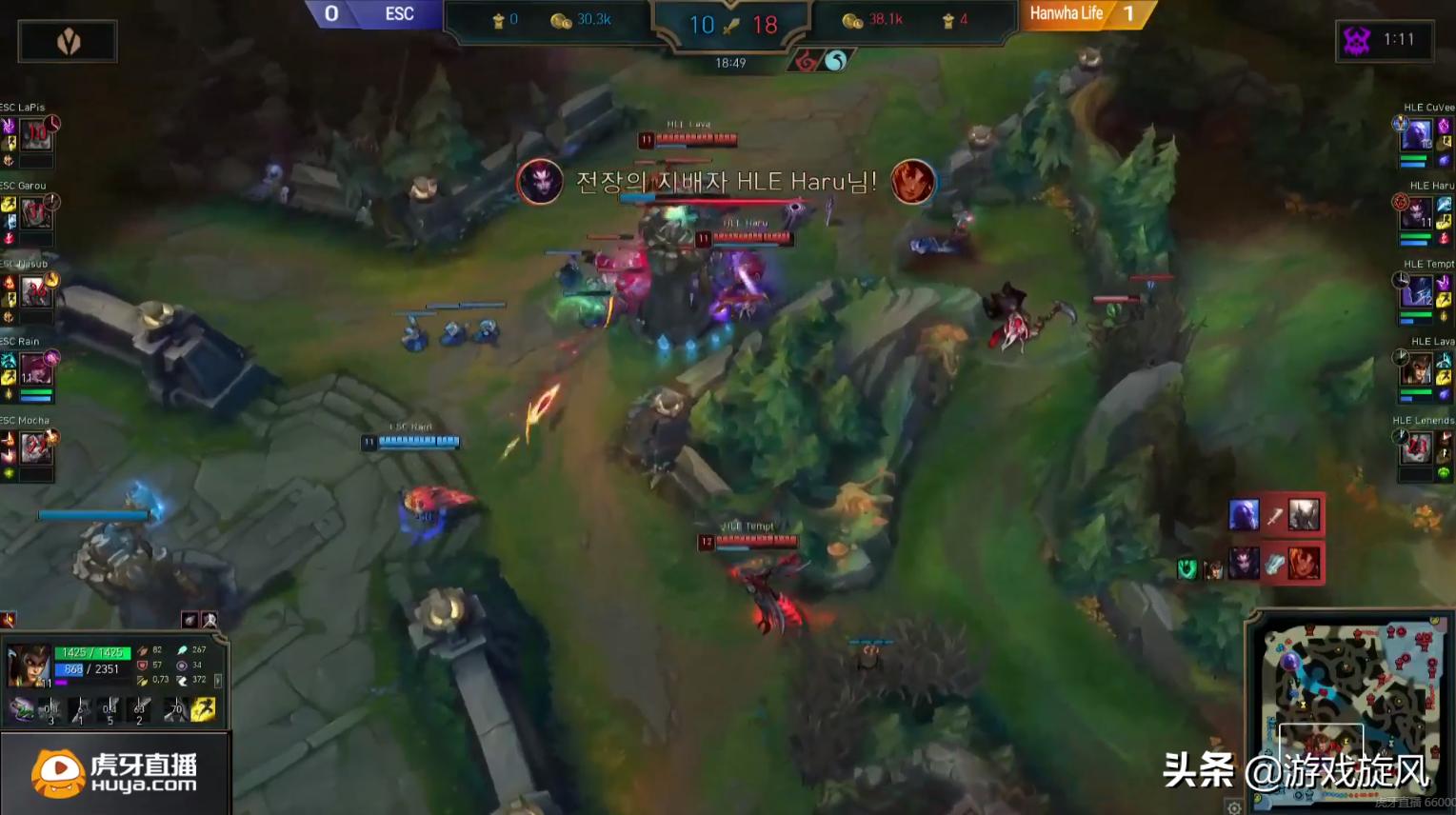
Task: Click ESC Rain's champion portrait
Action: (36, 369)
